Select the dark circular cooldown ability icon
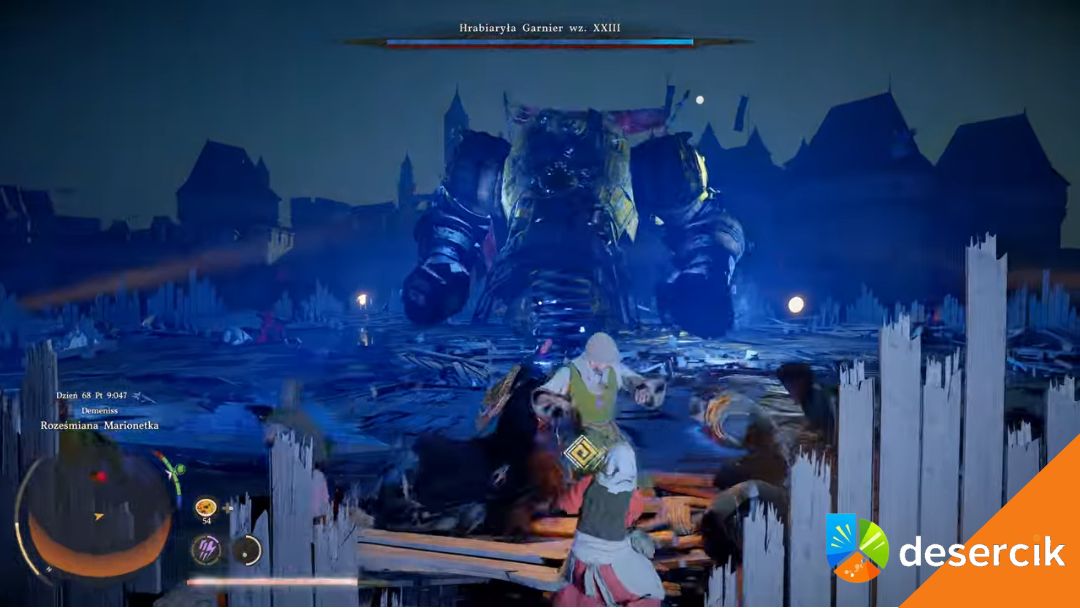The width and height of the screenshot is (1080, 608). click(246, 549)
